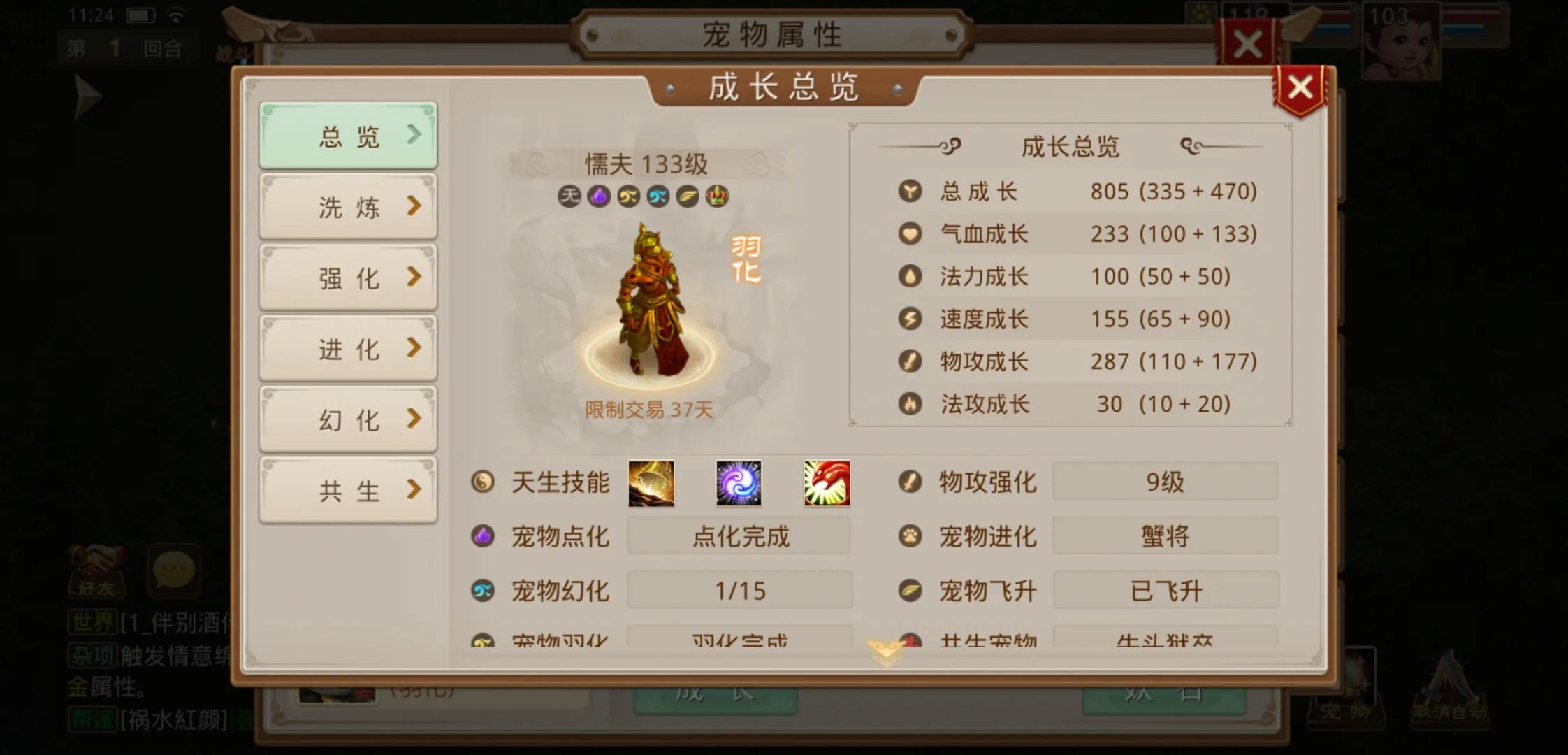Click the red phoenix innate skill icon
This screenshot has width=1568, height=755.
pyautogui.click(x=826, y=482)
